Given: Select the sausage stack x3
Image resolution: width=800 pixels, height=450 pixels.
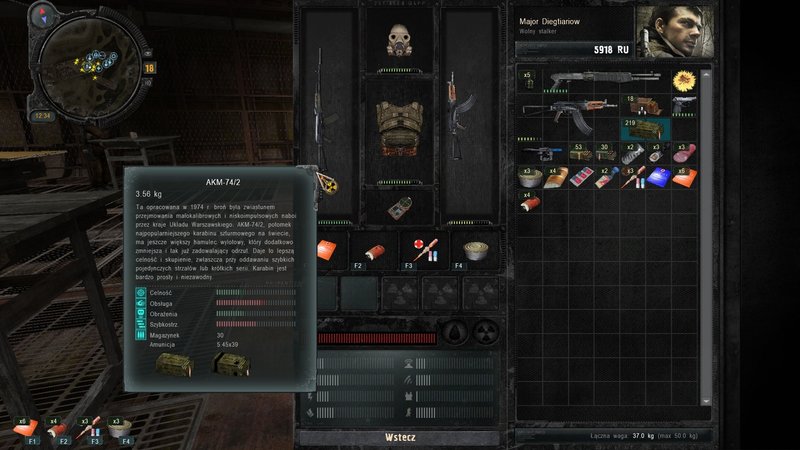Looking at the screenshot, I should (x=686, y=152).
